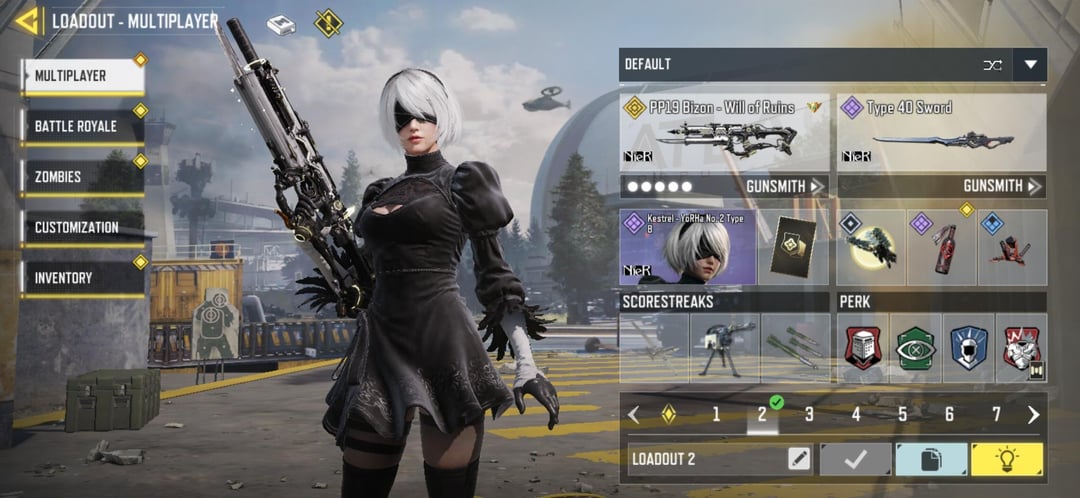This screenshot has width=1080, height=498.
Task: Open the Battle Royale loadout tab
Action: point(82,127)
